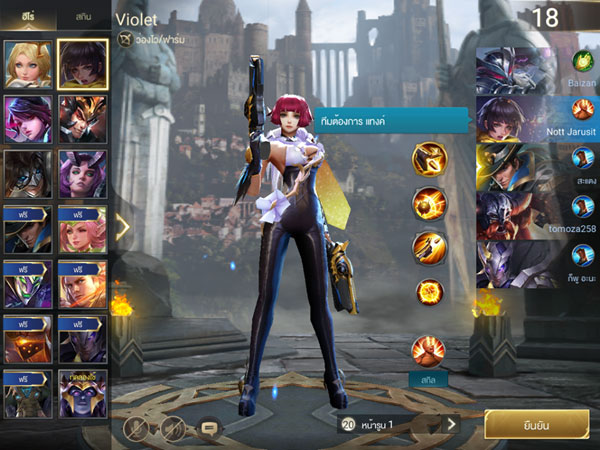Screen dimensions: 600x450
Task: Select the highlighted Violet hero portrait
Action: click(x=83, y=64)
